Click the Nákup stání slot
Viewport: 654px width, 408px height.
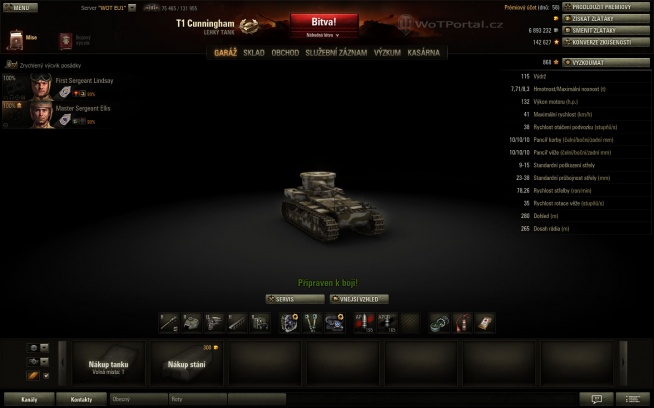click(186, 365)
